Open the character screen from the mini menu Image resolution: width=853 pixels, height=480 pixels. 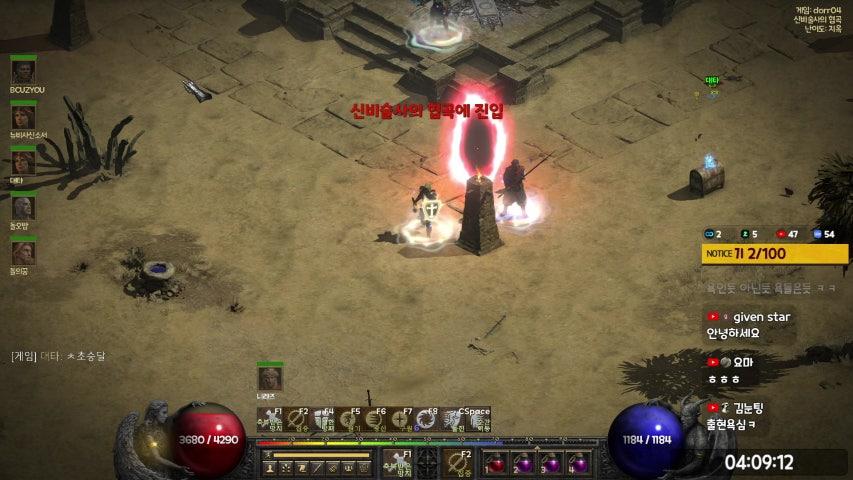(x=270, y=468)
